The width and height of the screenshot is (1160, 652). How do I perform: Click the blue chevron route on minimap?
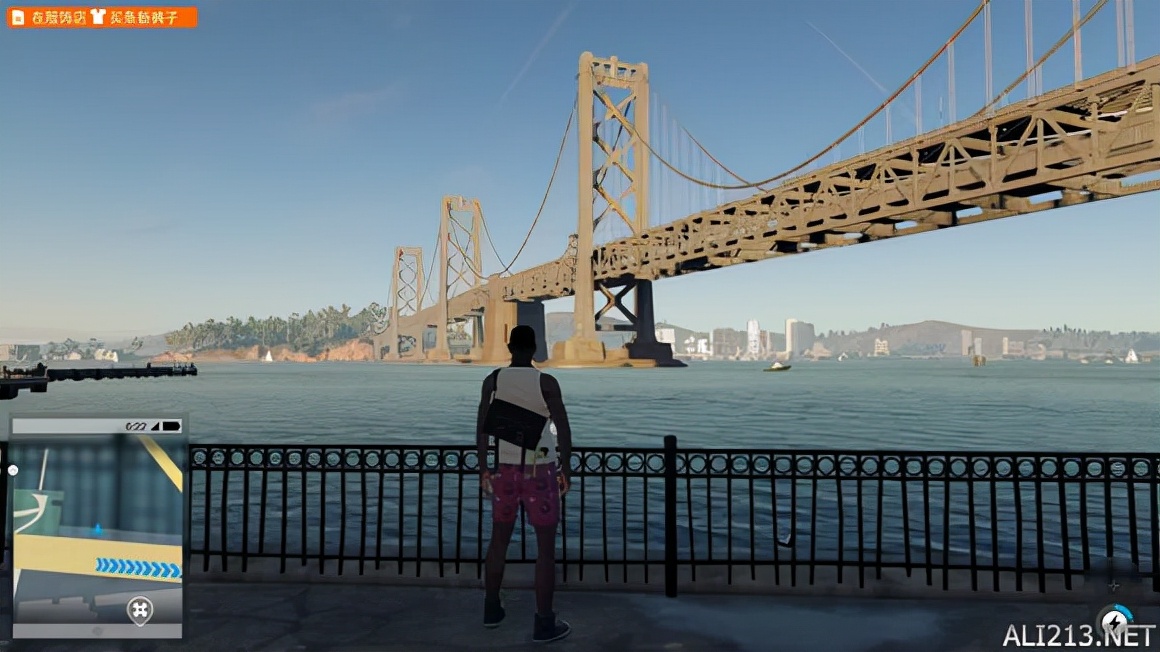(138, 568)
